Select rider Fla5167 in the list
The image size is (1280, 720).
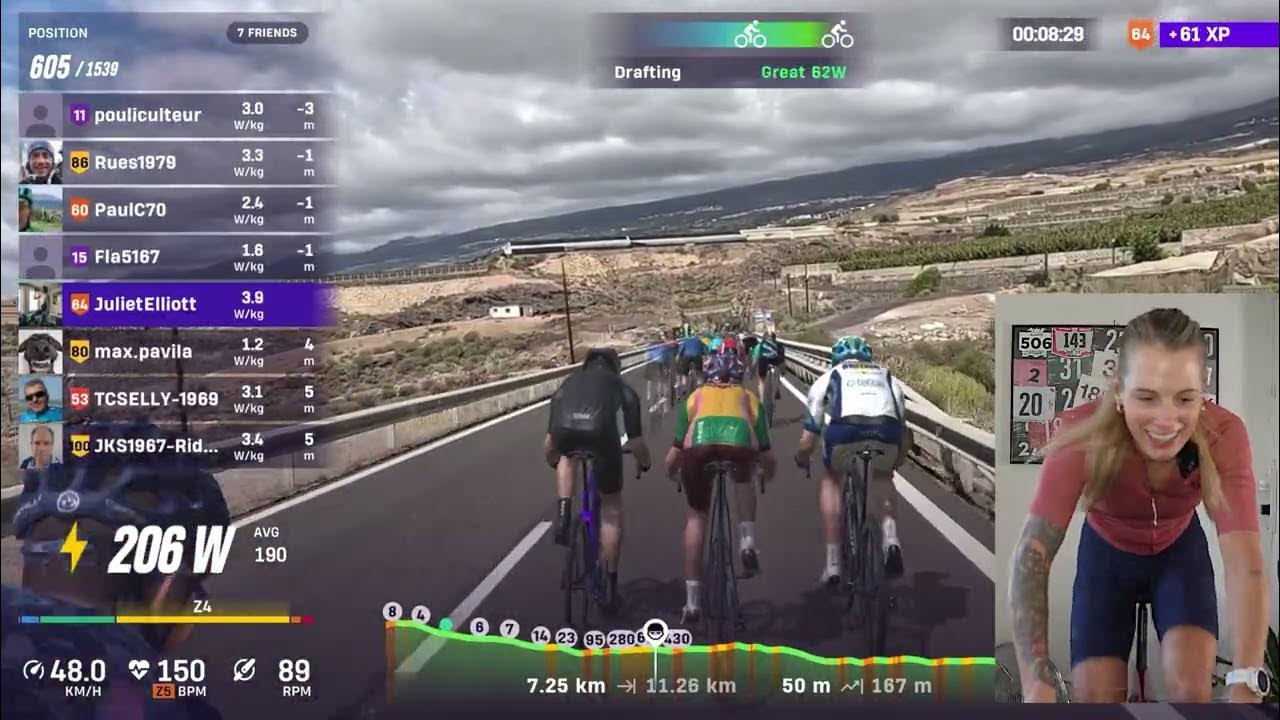click(176, 257)
